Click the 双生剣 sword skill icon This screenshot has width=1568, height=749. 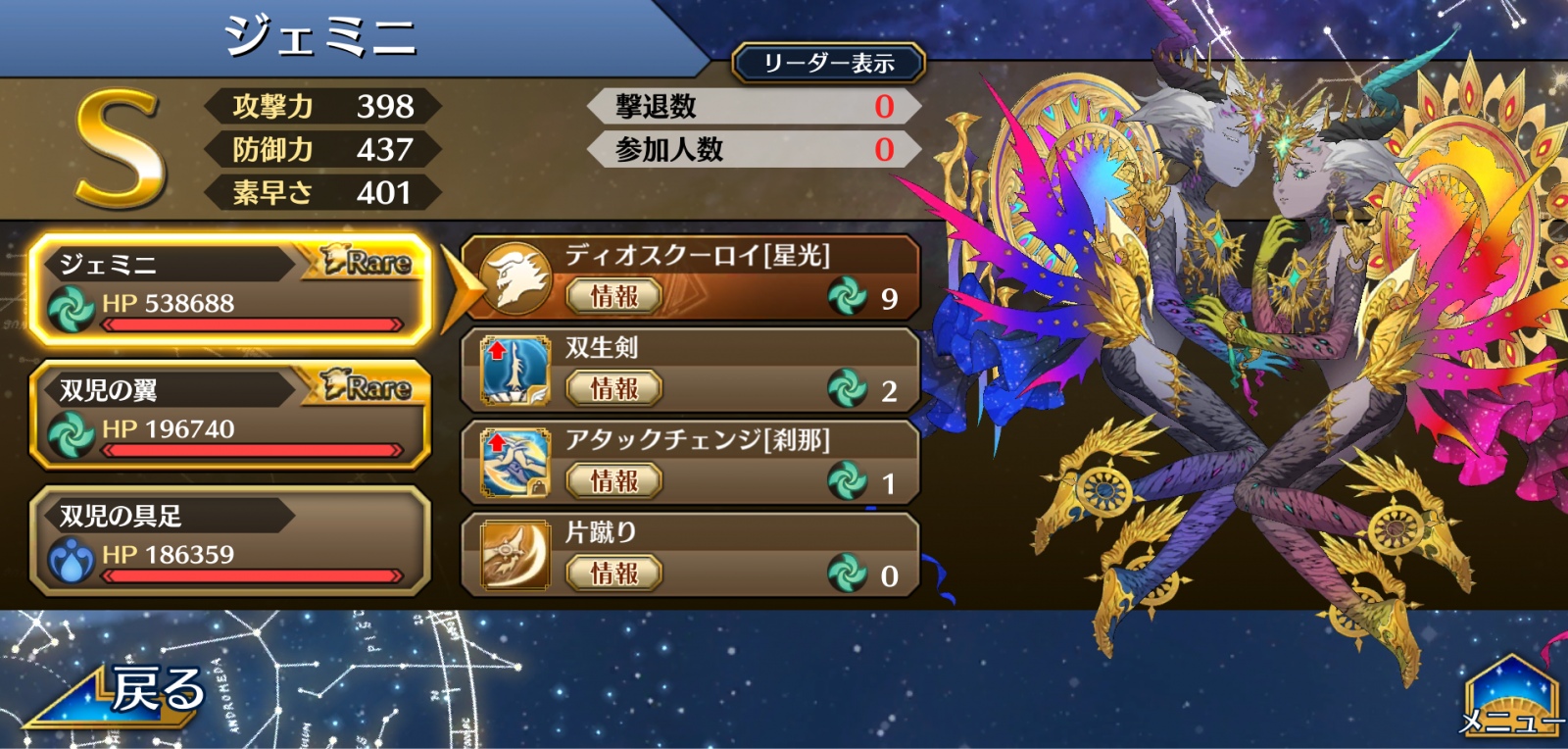coord(515,371)
